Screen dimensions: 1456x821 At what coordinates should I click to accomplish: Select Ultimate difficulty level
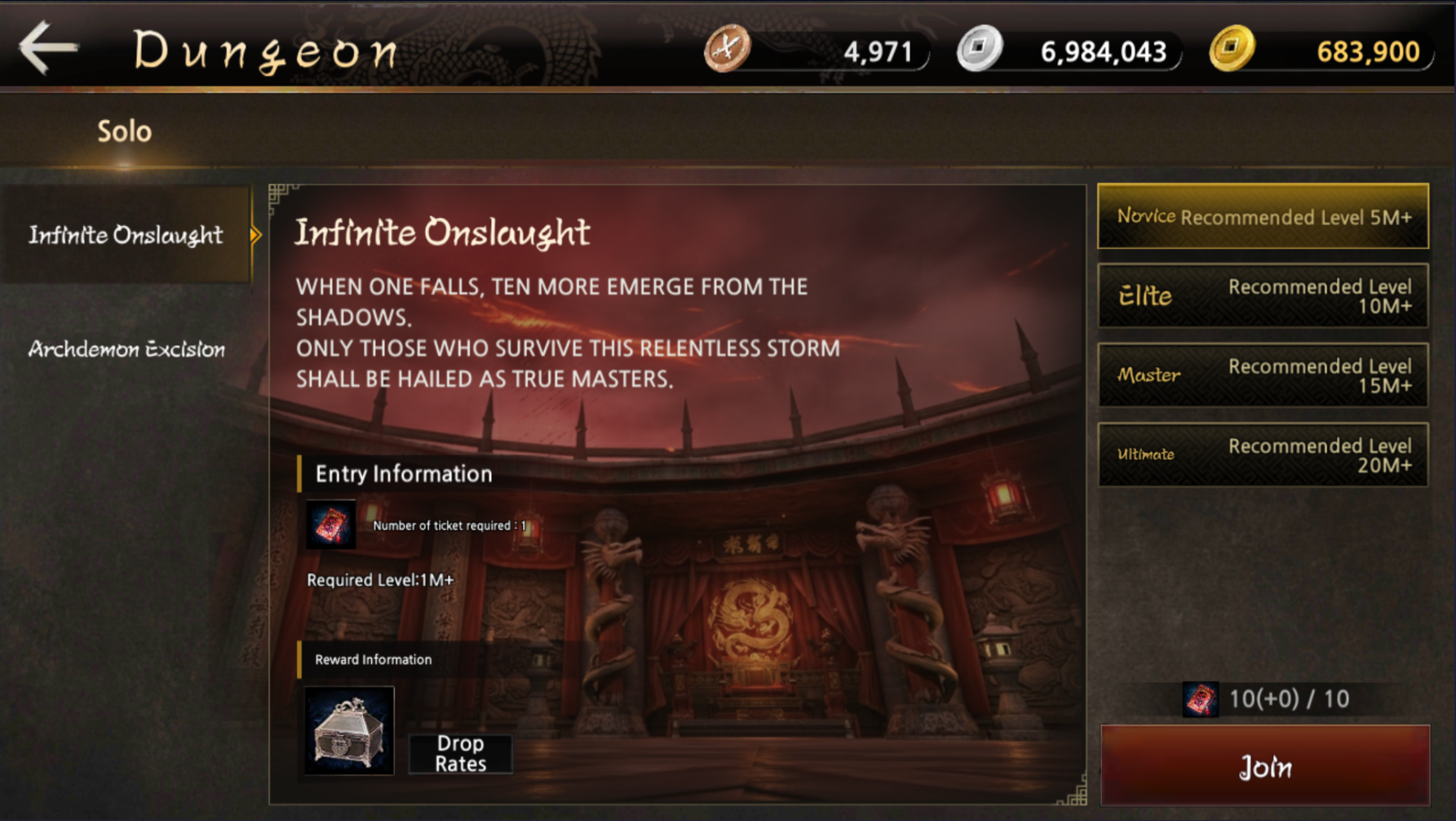pyautogui.click(x=1263, y=455)
